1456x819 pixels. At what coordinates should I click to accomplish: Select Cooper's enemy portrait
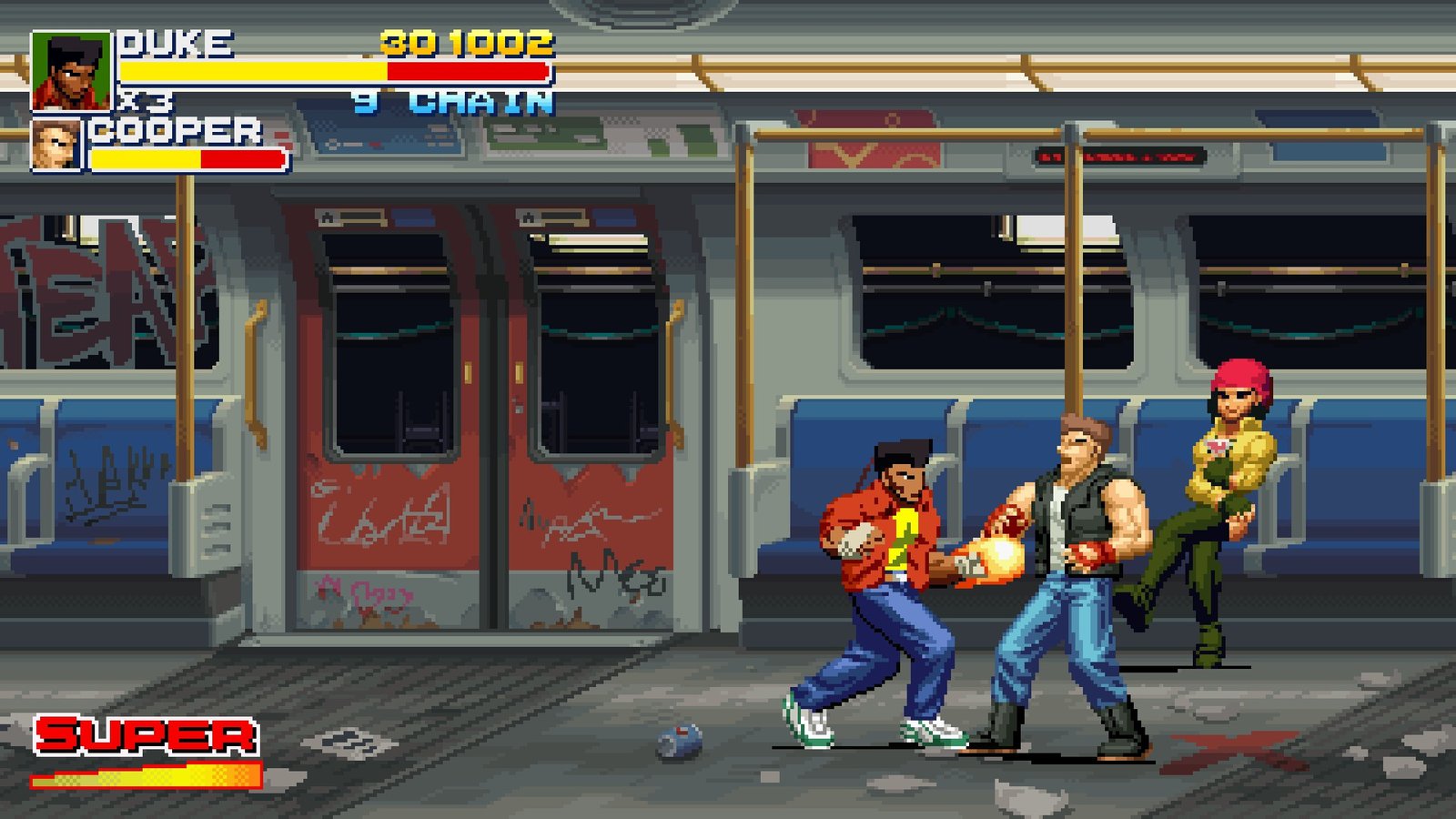pyautogui.click(x=56, y=145)
